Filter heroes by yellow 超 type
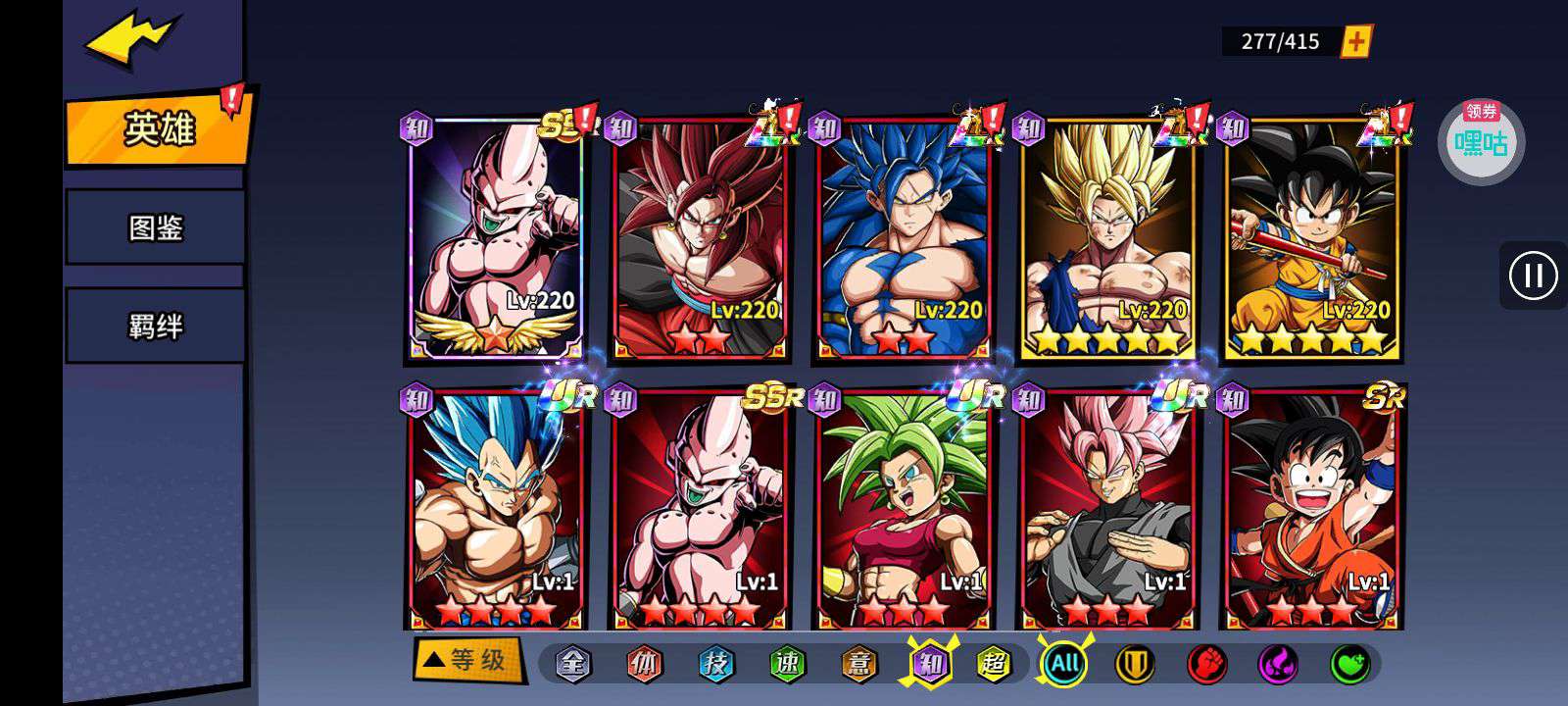 tap(993, 664)
